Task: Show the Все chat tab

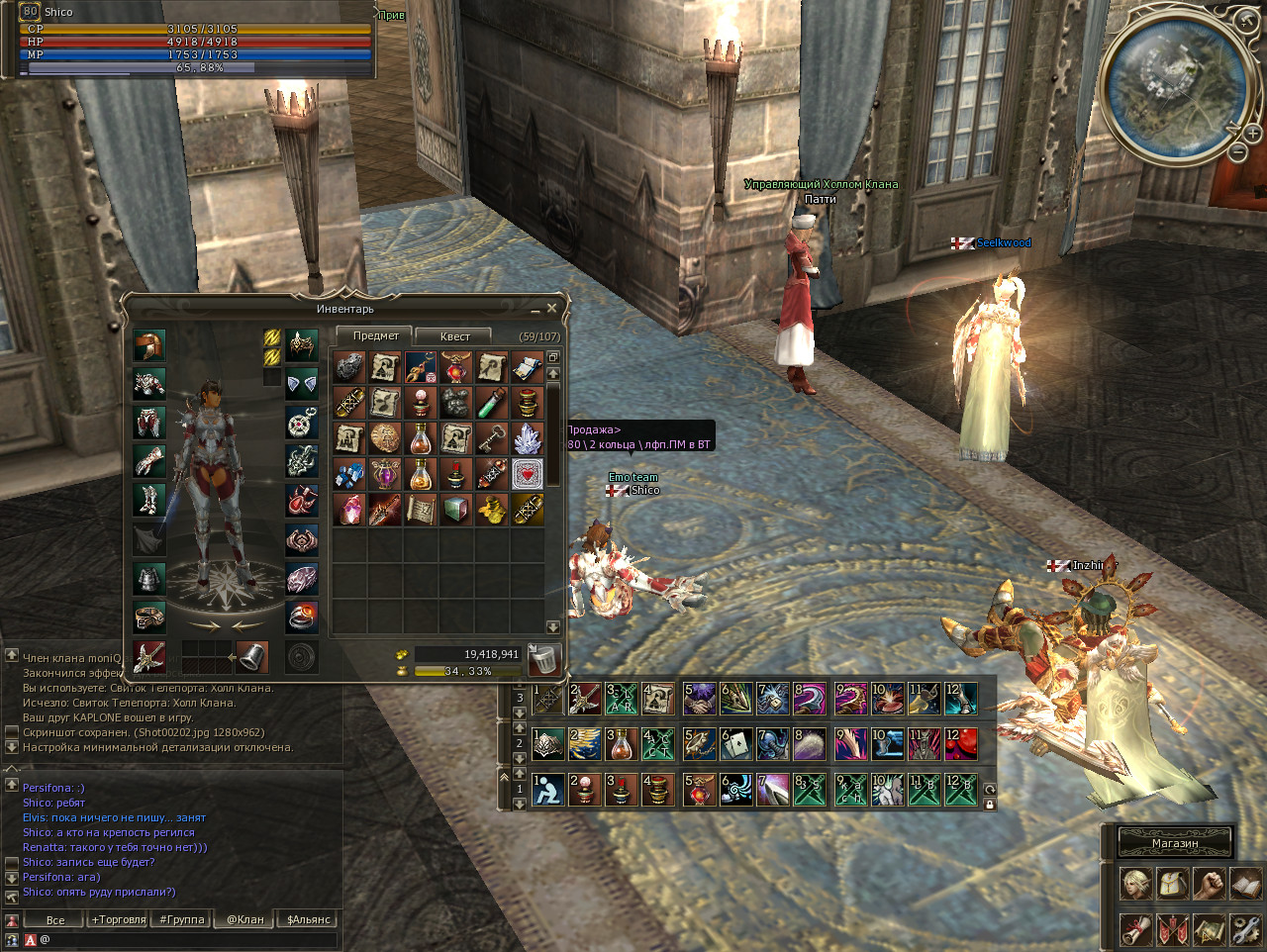Action: point(55,919)
